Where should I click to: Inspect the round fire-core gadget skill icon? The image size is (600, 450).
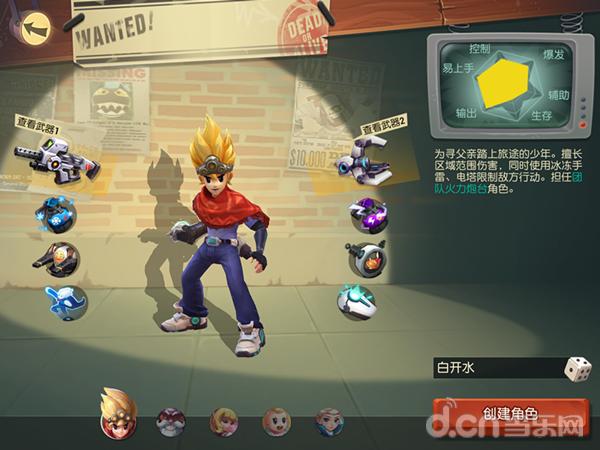point(366,258)
